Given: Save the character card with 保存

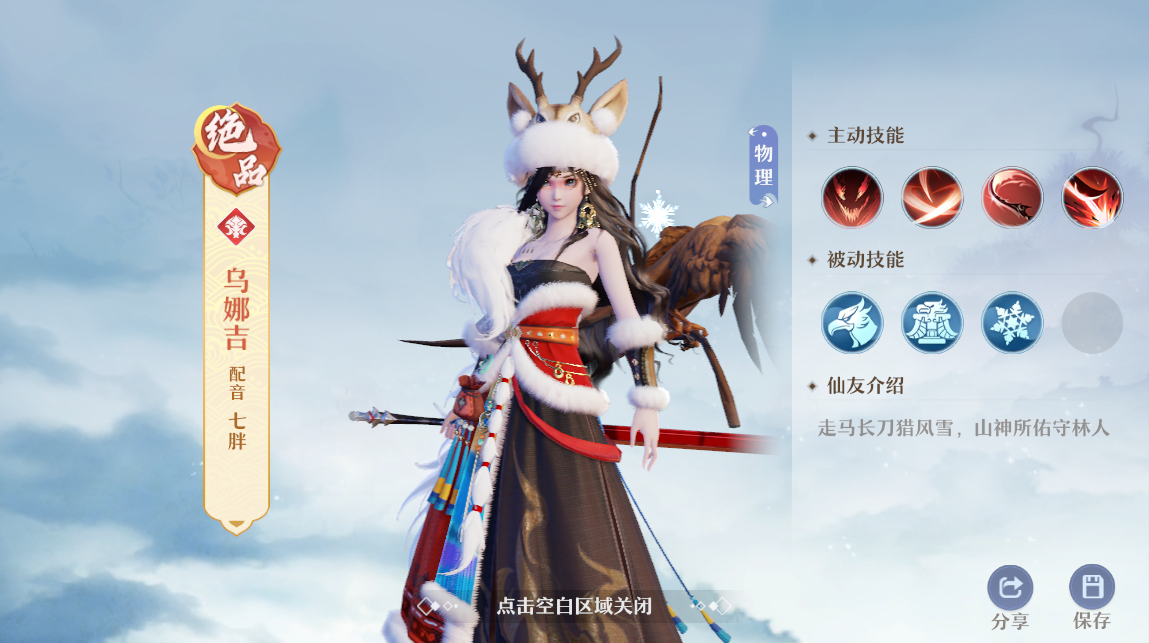Looking at the screenshot, I should click(x=1092, y=588).
